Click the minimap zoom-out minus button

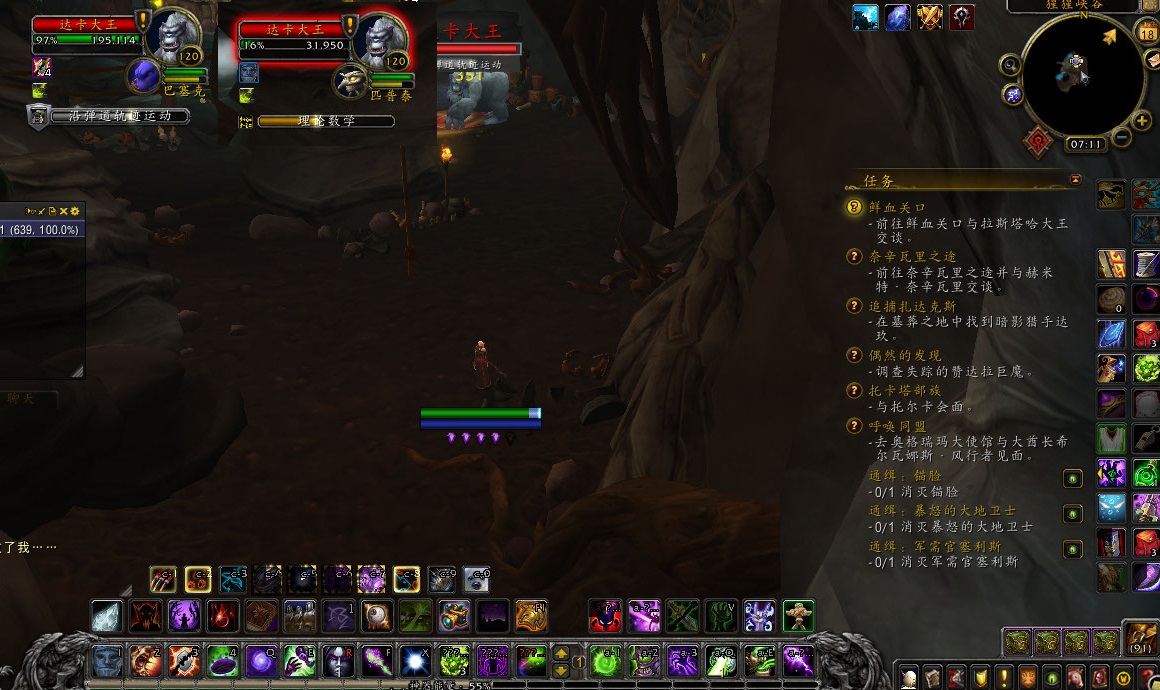[x=1122, y=136]
